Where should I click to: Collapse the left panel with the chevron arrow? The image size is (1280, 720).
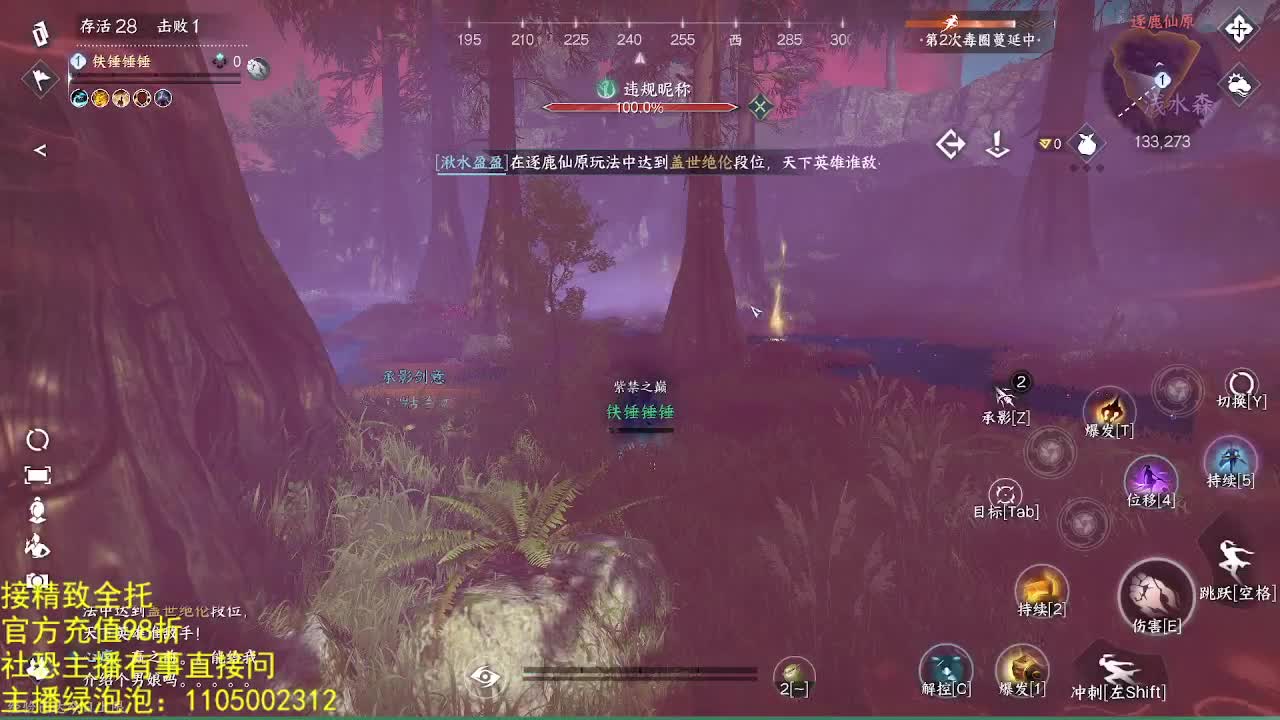click(x=40, y=151)
